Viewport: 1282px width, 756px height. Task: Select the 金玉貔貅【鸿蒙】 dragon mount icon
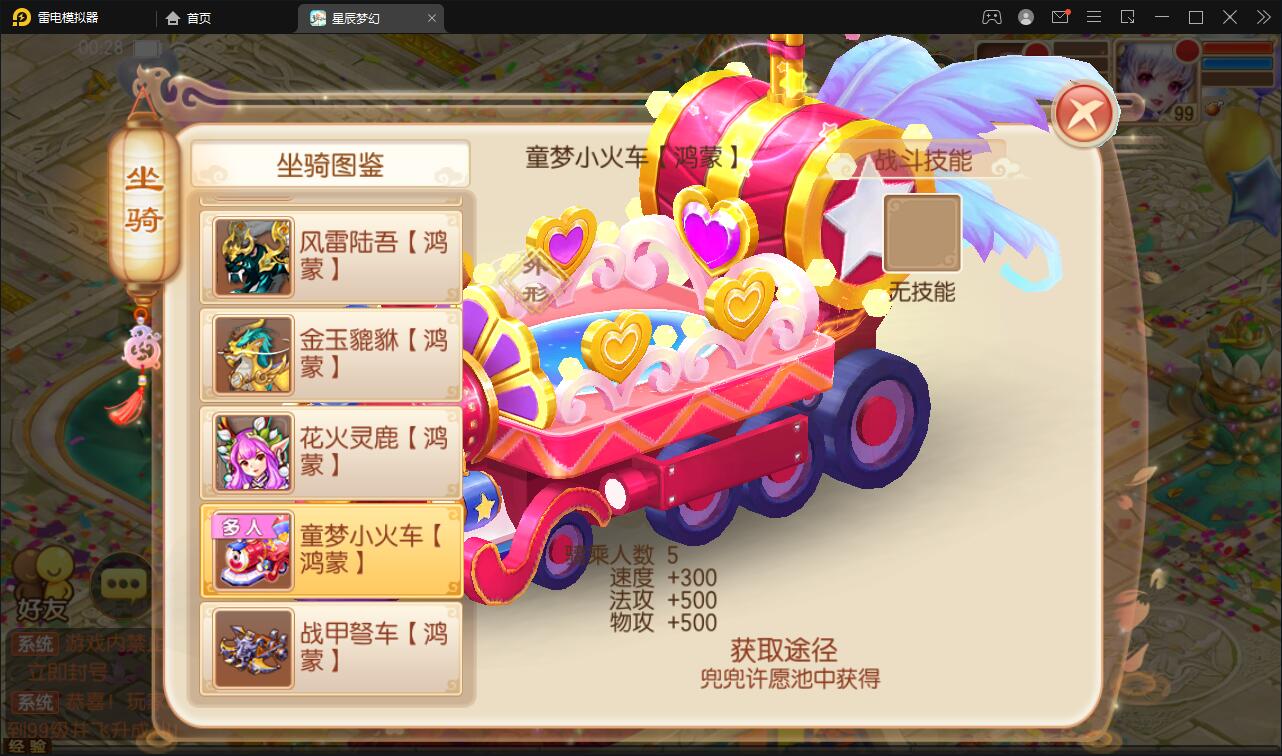251,354
